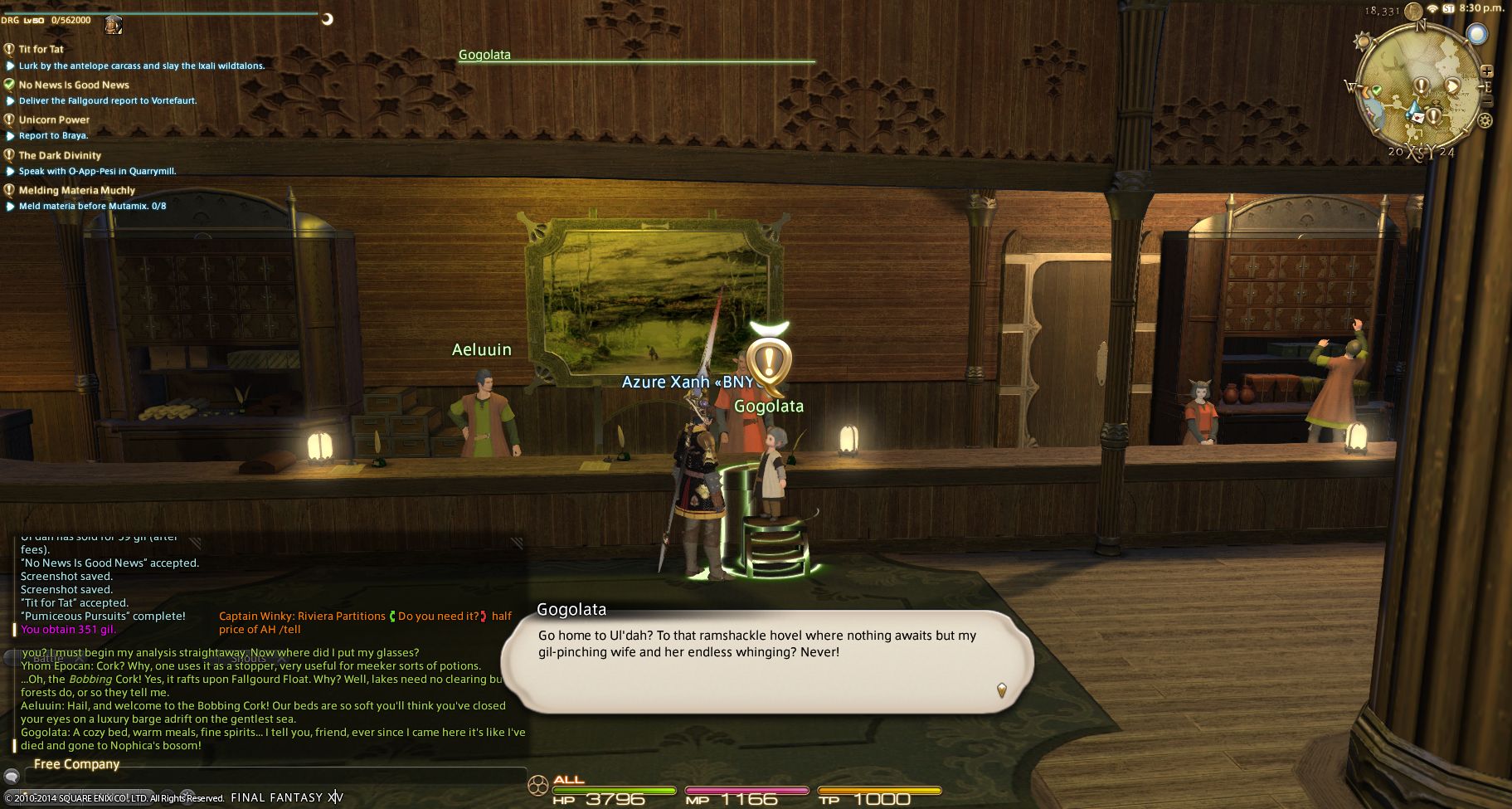The image size is (1512, 809).
Task: Open chat channel selector speech bubble
Action: click(x=12, y=777)
